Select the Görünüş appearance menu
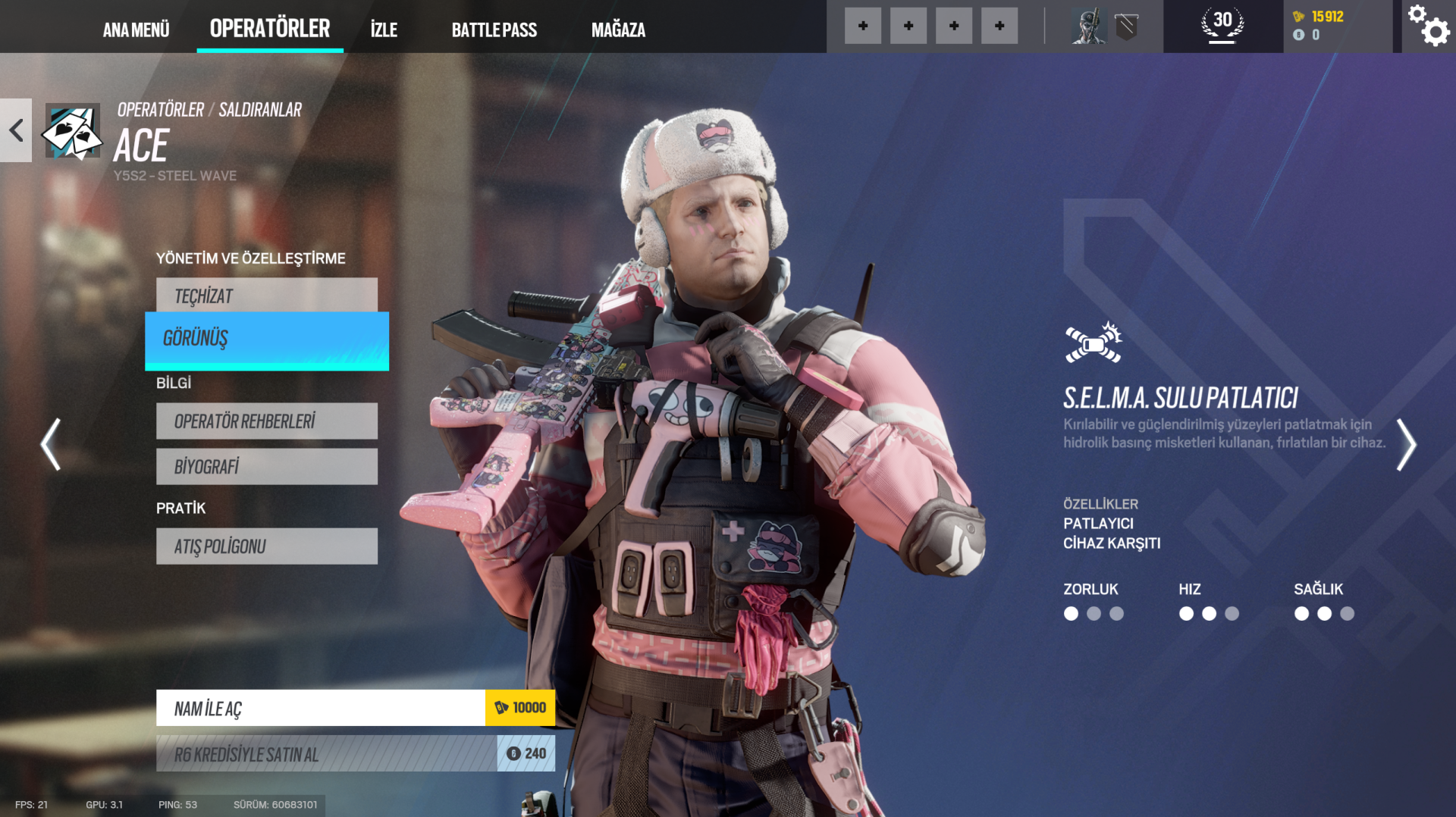This screenshot has height=817, width=1456. [x=267, y=339]
